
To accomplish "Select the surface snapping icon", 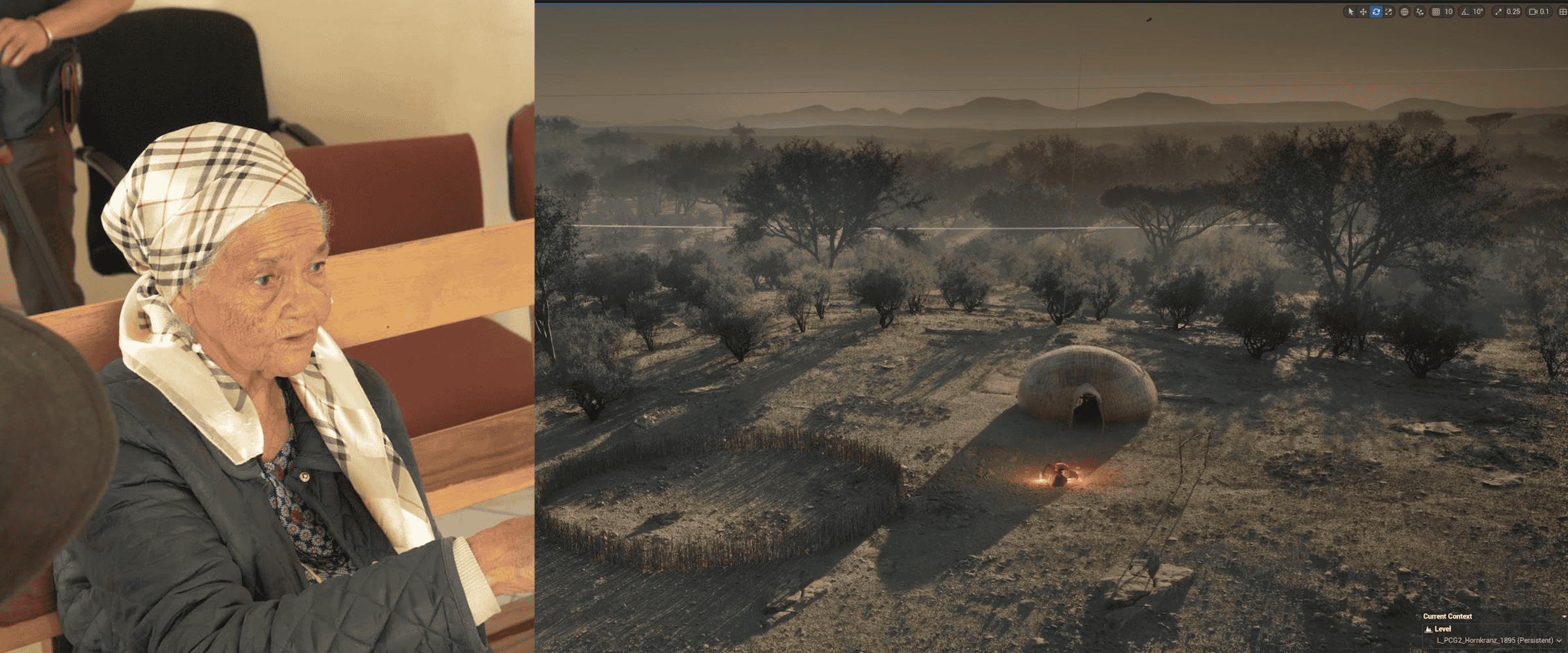I will click(1421, 11).
